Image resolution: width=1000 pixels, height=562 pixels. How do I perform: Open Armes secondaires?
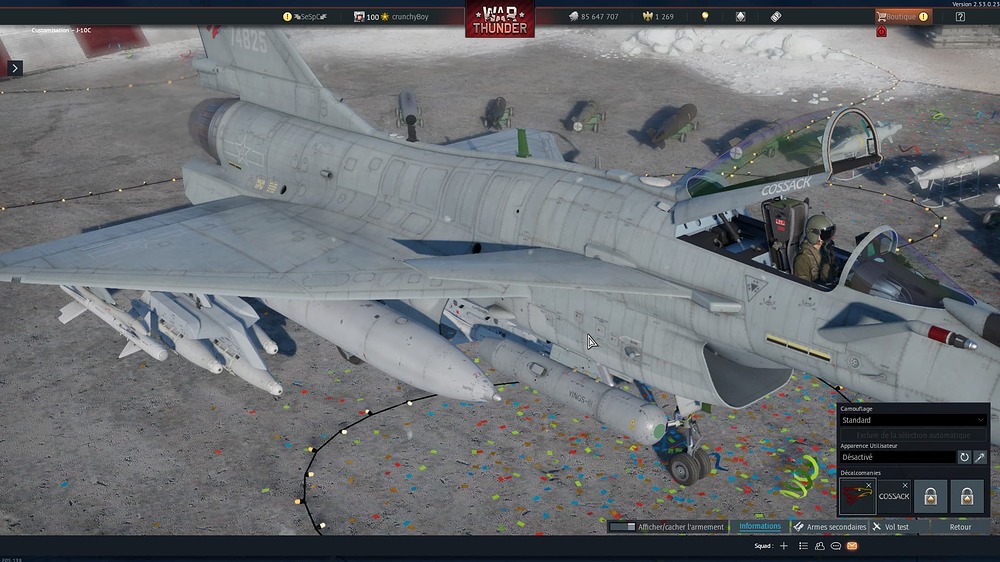click(829, 526)
